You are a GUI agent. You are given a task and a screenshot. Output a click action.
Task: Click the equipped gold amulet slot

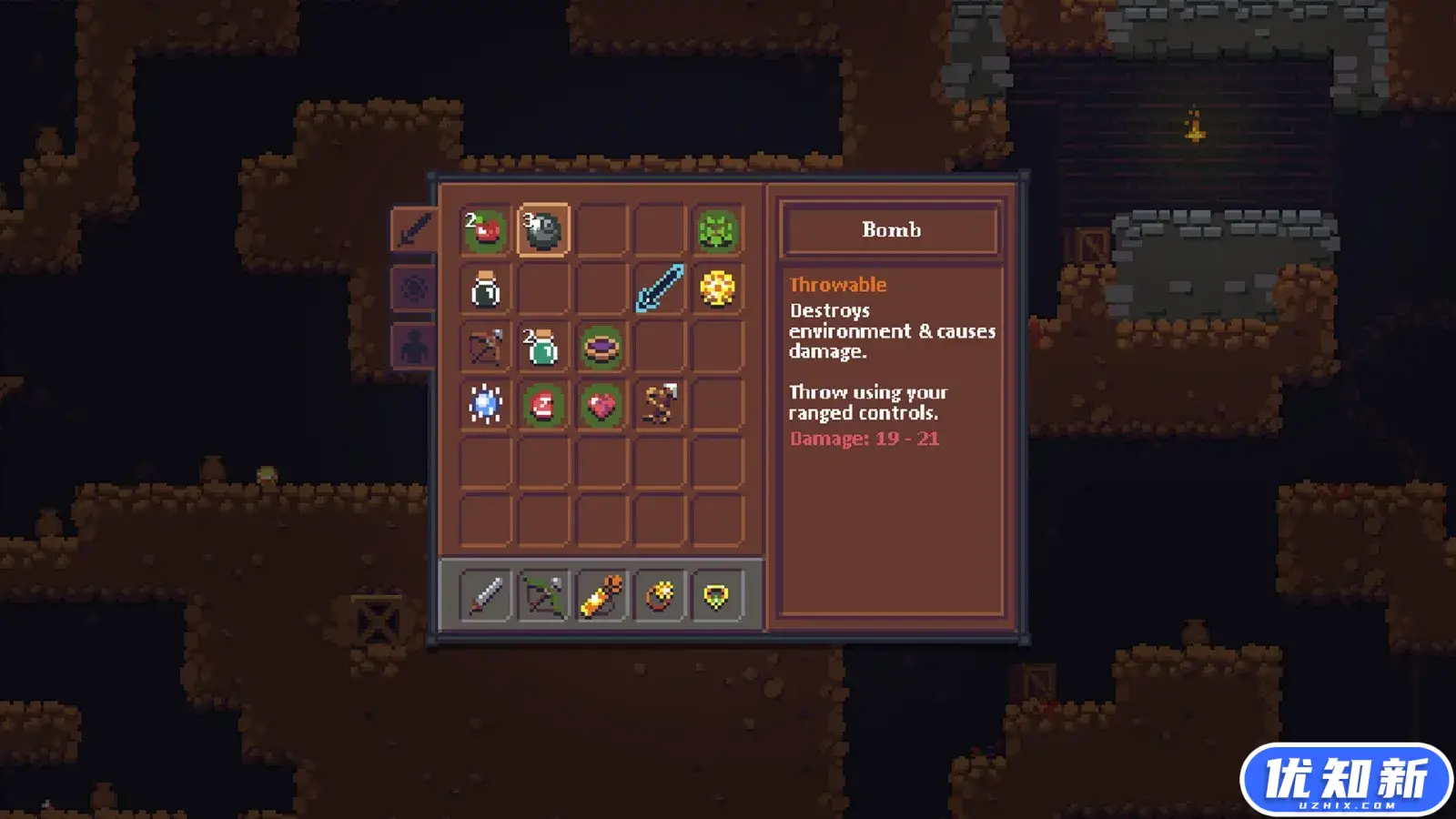(x=717, y=596)
